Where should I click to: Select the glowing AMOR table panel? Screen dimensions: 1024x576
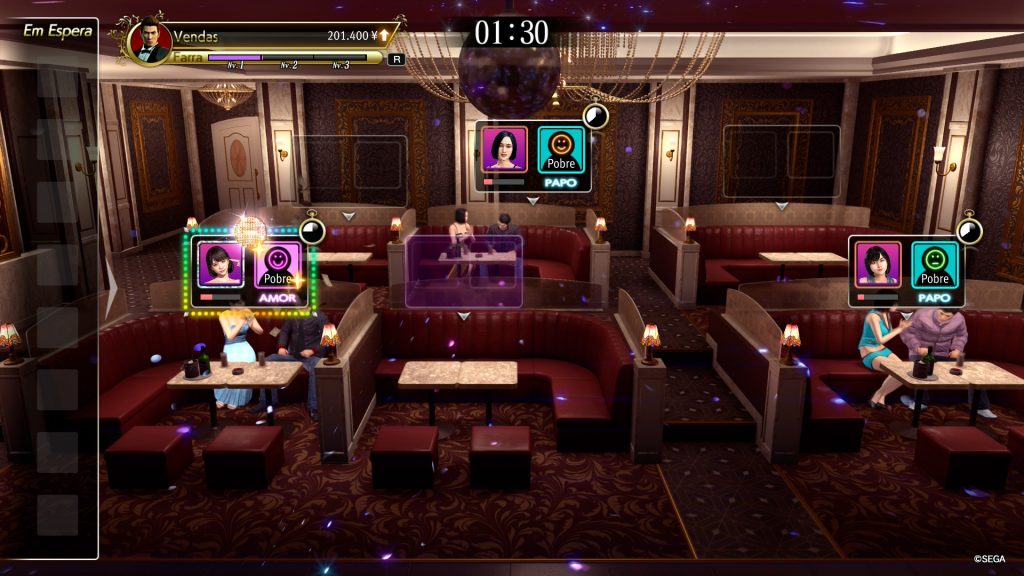pos(252,270)
